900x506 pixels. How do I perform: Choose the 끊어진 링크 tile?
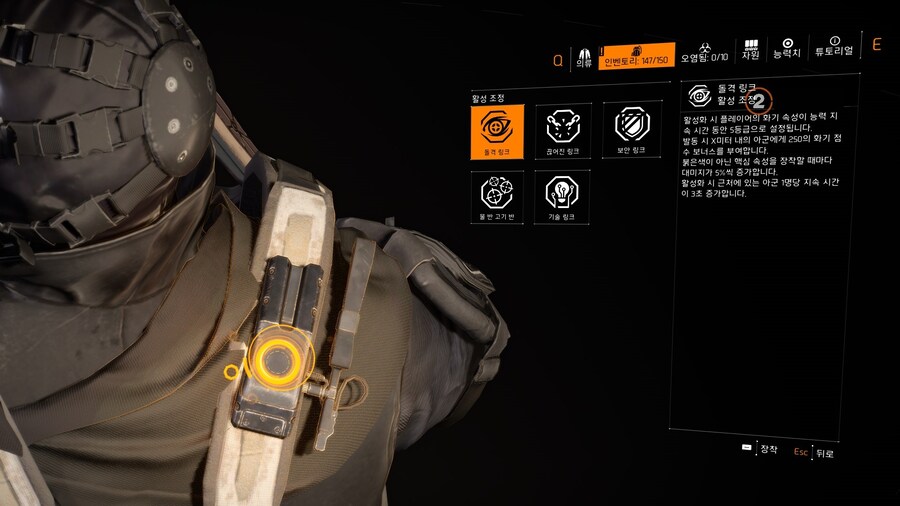tap(562, 131)
